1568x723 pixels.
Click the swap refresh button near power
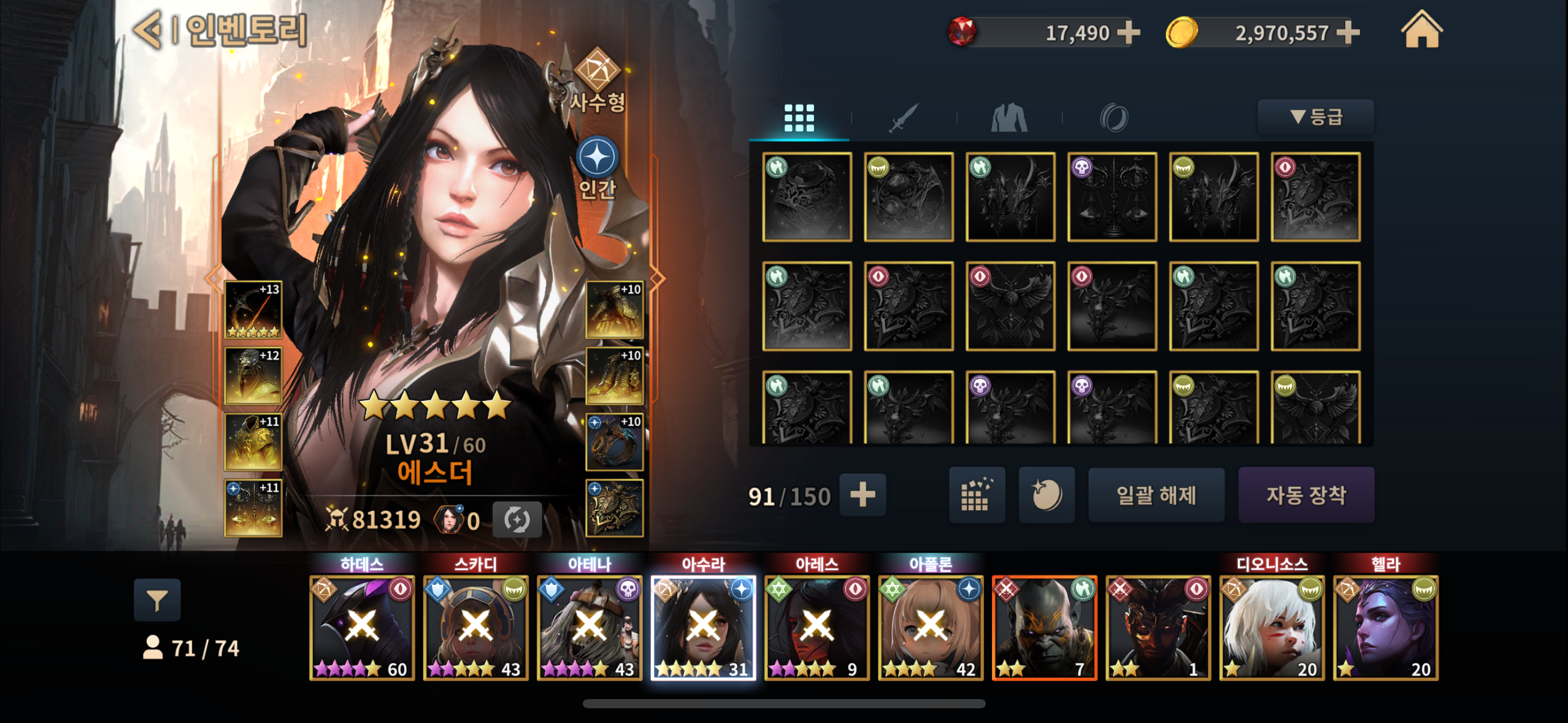[x=517, y=520]
